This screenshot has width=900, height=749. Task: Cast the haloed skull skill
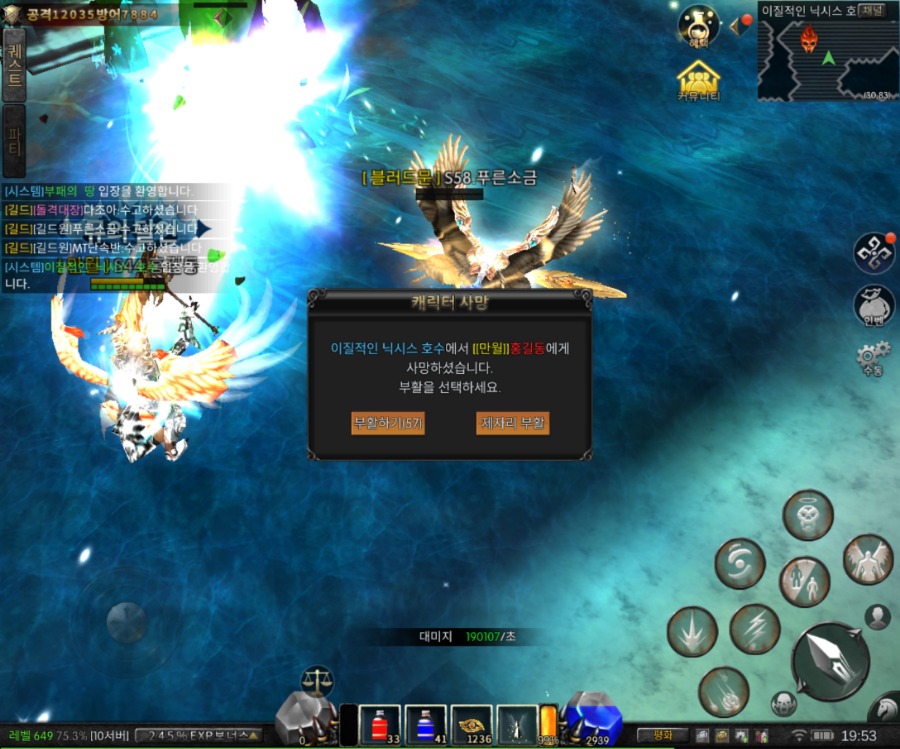(x=808, y=515)
